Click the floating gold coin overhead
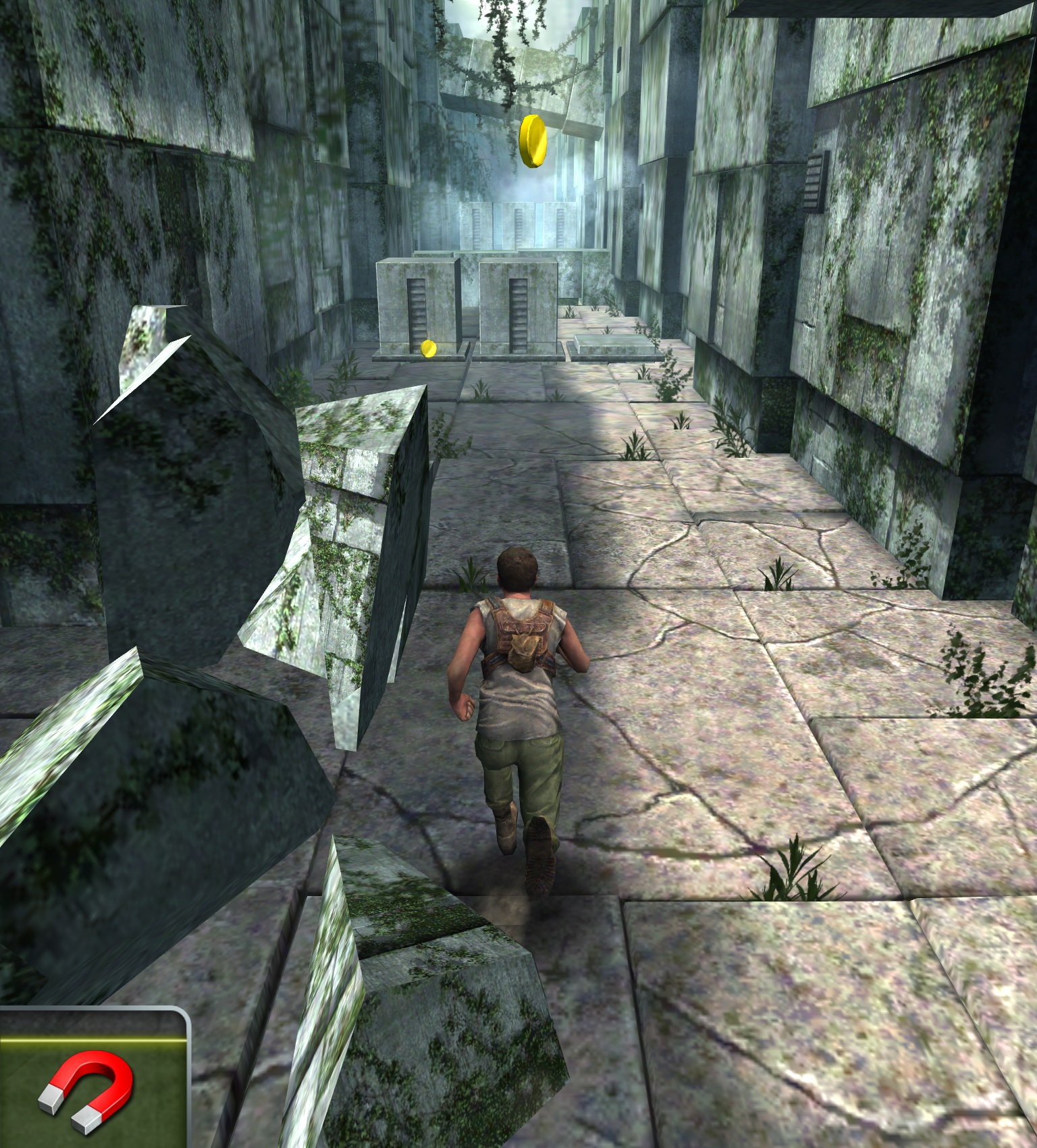Image resolution: width=1037 pixels, height=1148 pixels. (533, 142)
